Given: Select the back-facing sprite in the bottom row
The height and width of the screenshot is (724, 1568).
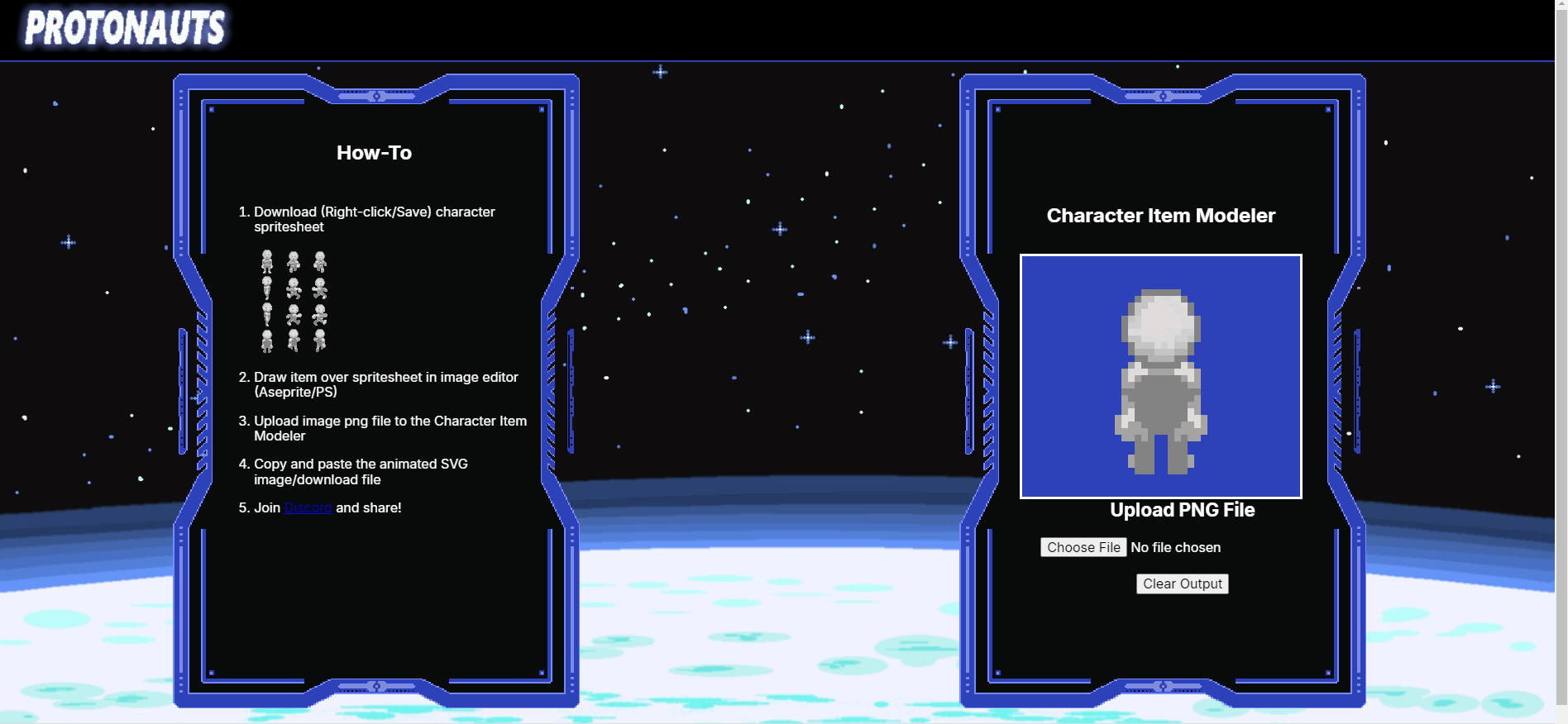Looking at the screenshot, I should [x=267, y=341].
